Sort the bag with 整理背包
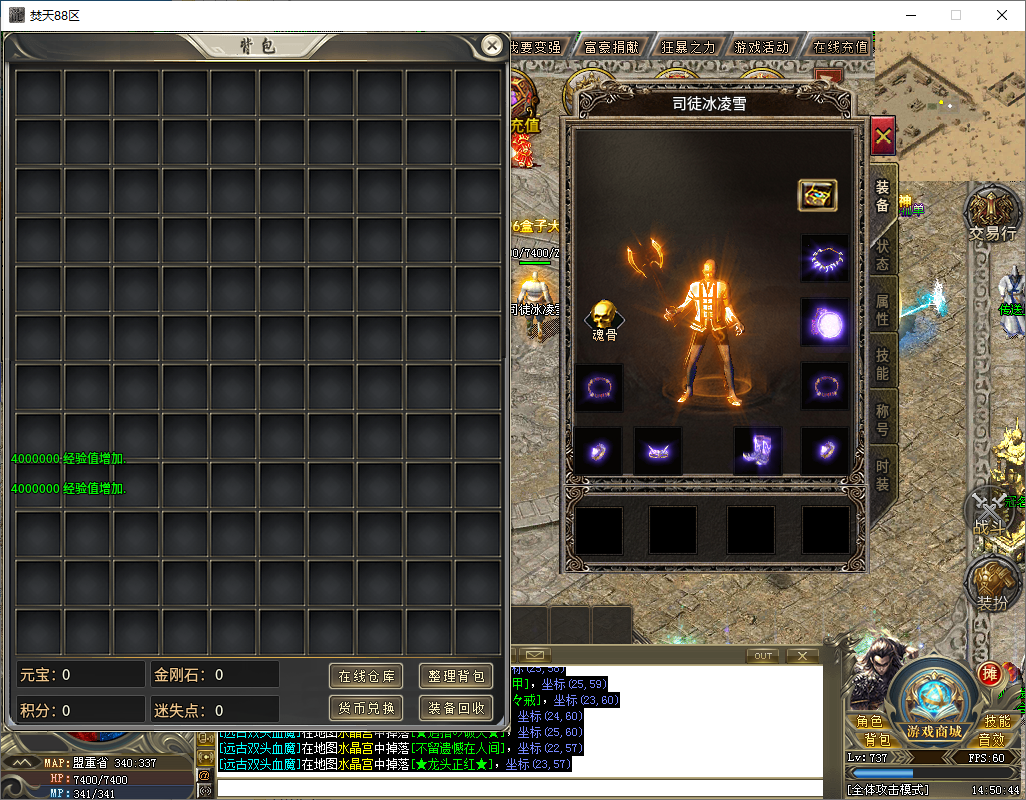The width and height of the screenshot is (1026, 800). 456,676
